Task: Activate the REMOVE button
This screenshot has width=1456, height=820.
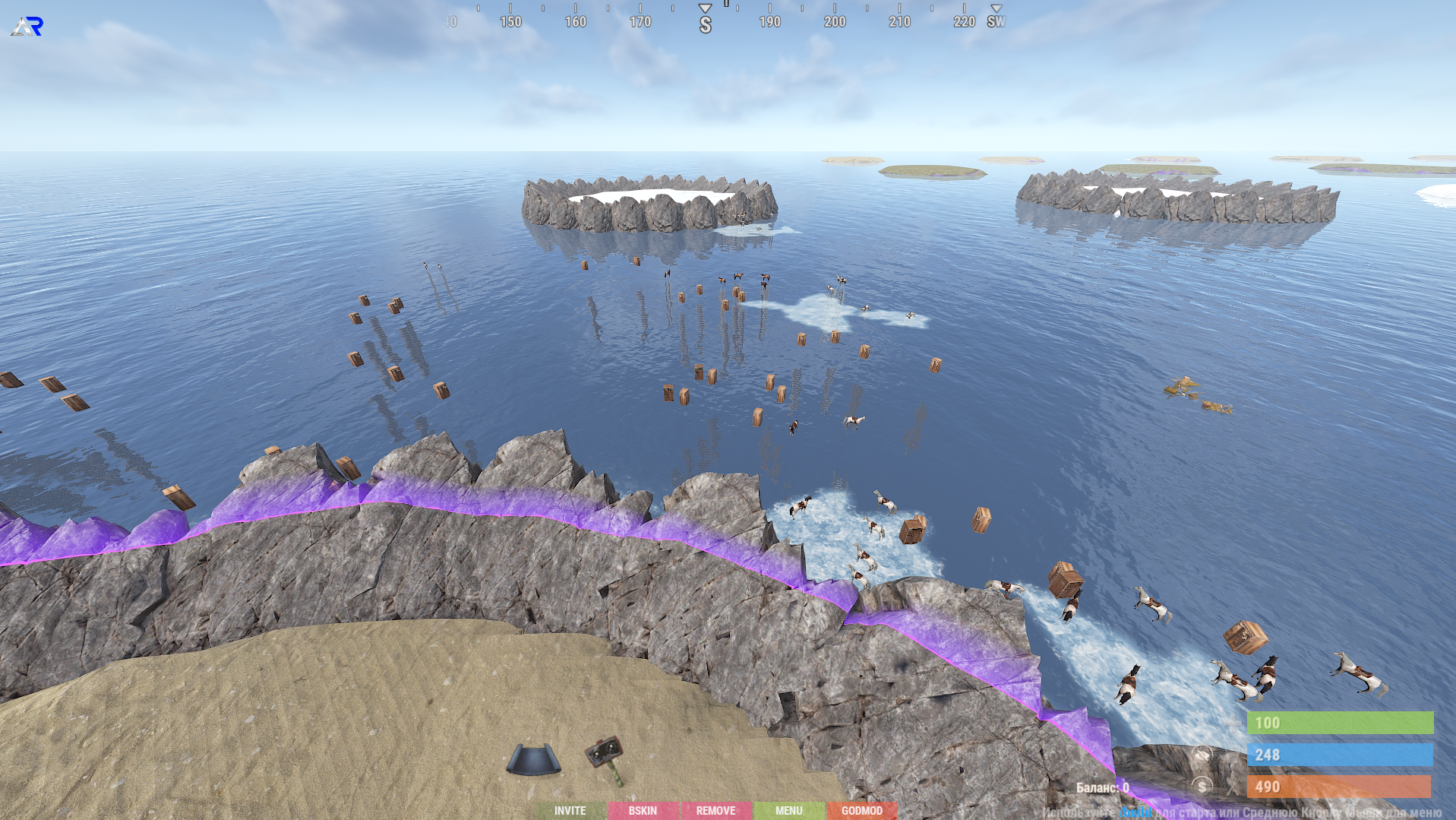Action: click(715, 811)
